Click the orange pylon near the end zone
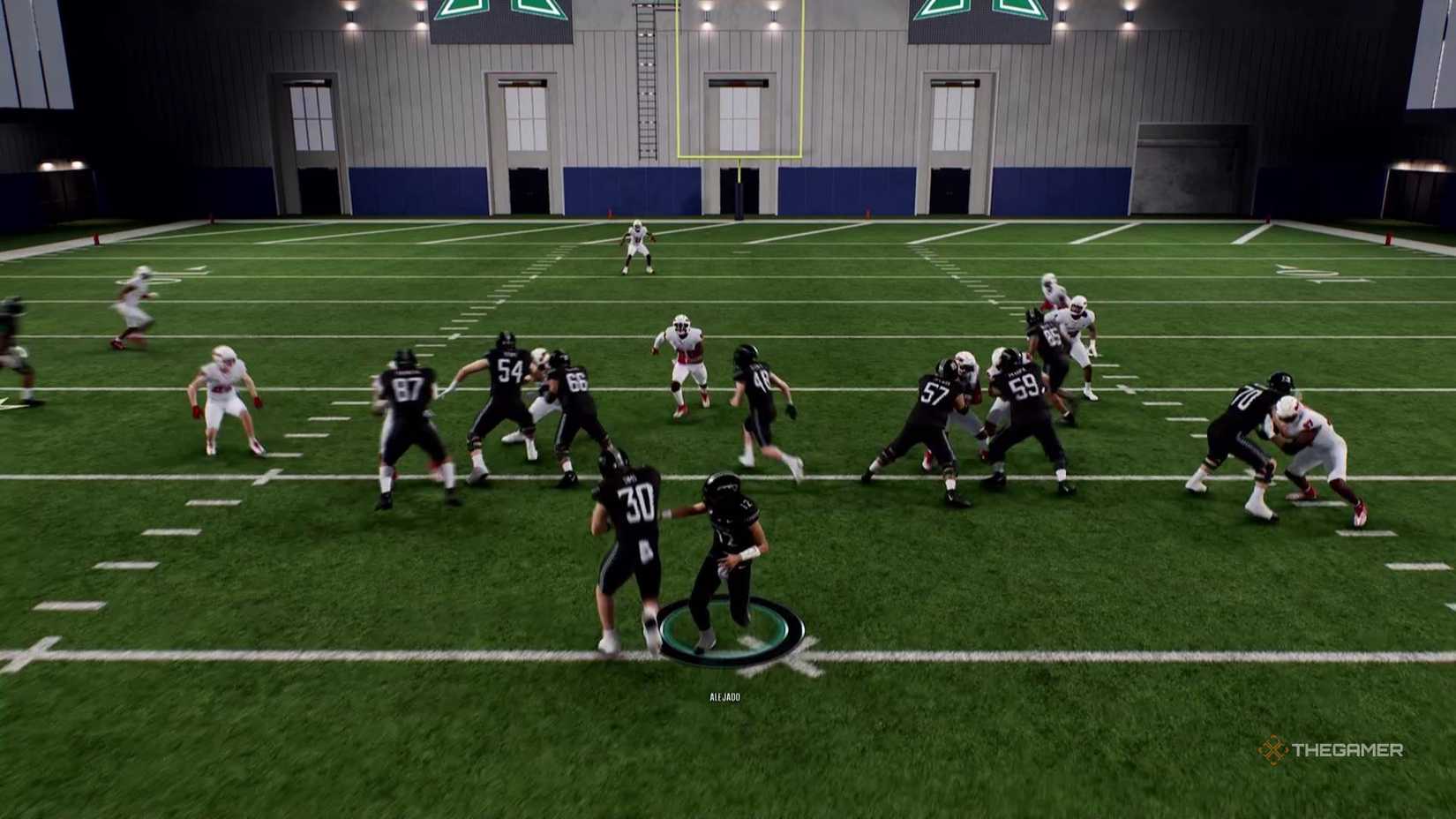Image resolution: width=1456 pixels, height=819 pixels. pyautogui.click(x=609, y=212)
